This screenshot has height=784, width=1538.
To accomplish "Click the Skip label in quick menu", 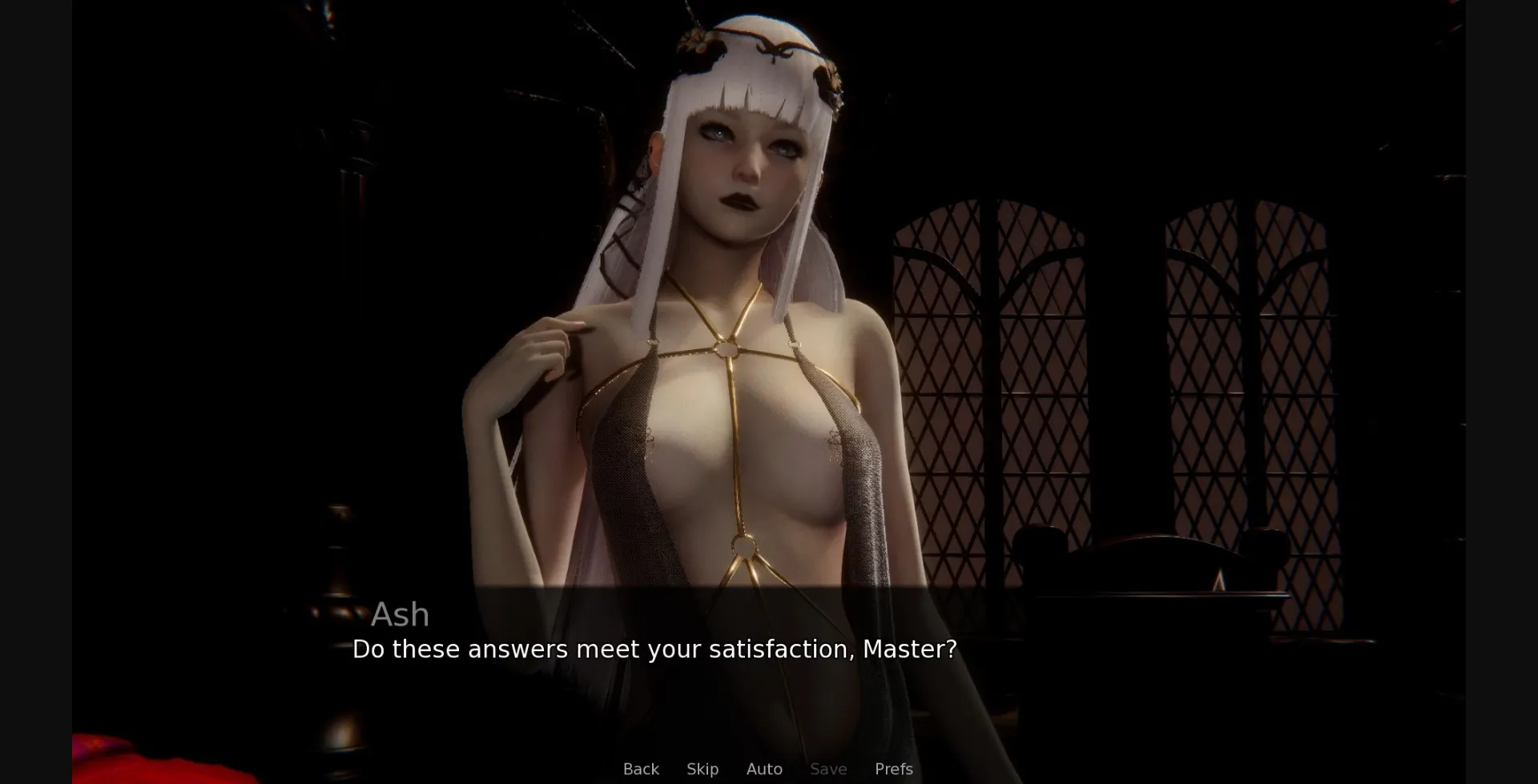I will click(x=701, y=769).
